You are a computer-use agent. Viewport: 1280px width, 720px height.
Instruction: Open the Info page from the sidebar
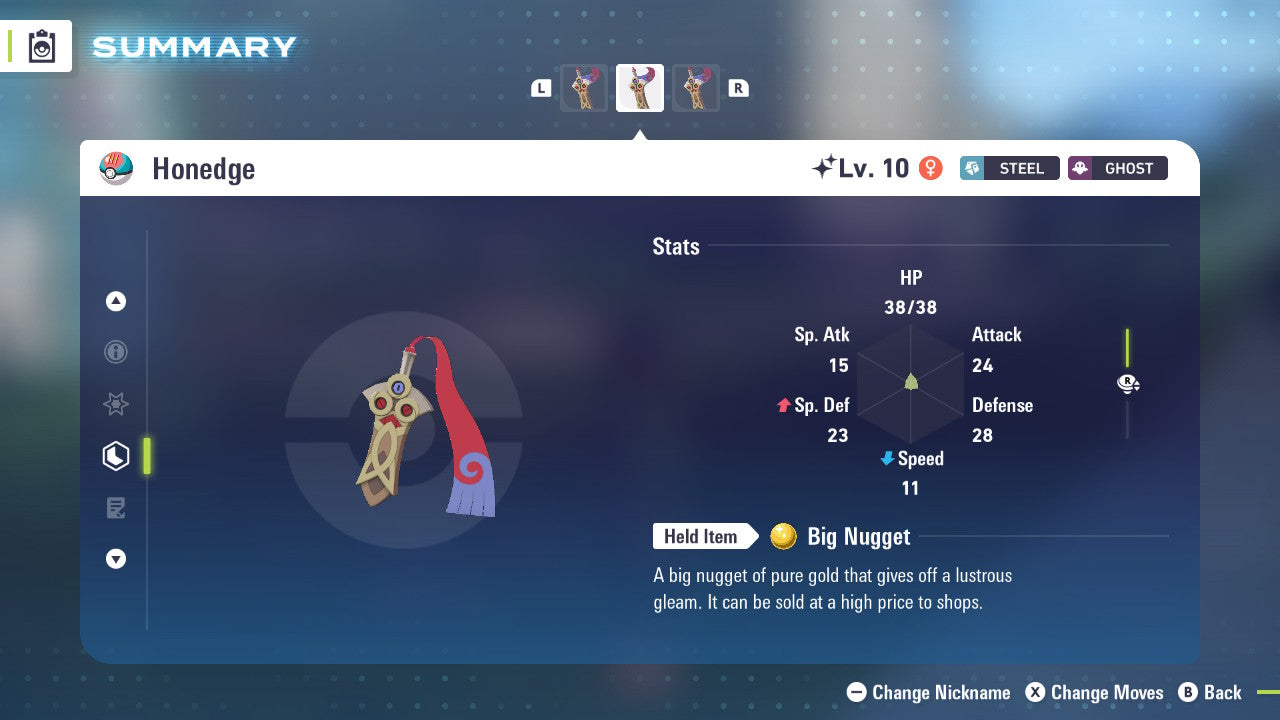pos(116,352)
